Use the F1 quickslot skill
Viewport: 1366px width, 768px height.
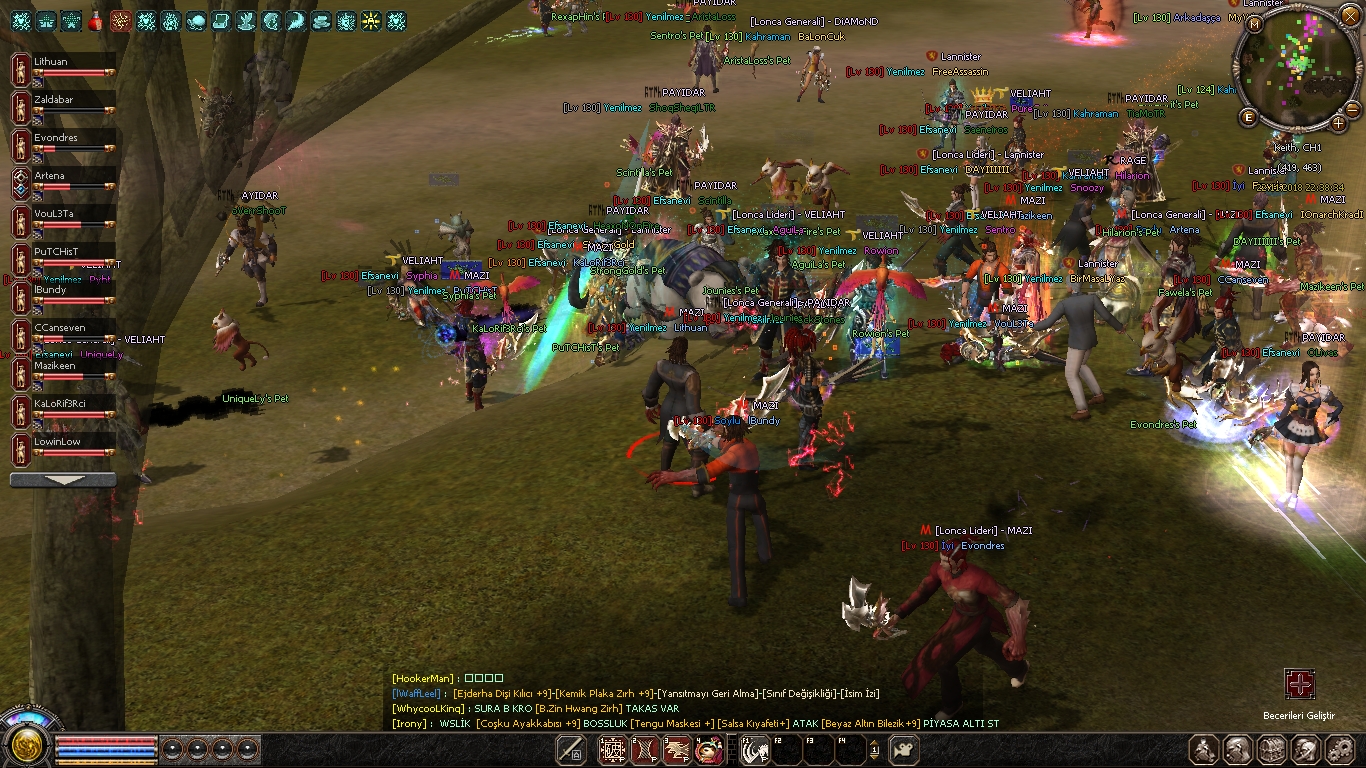point(755,749)
